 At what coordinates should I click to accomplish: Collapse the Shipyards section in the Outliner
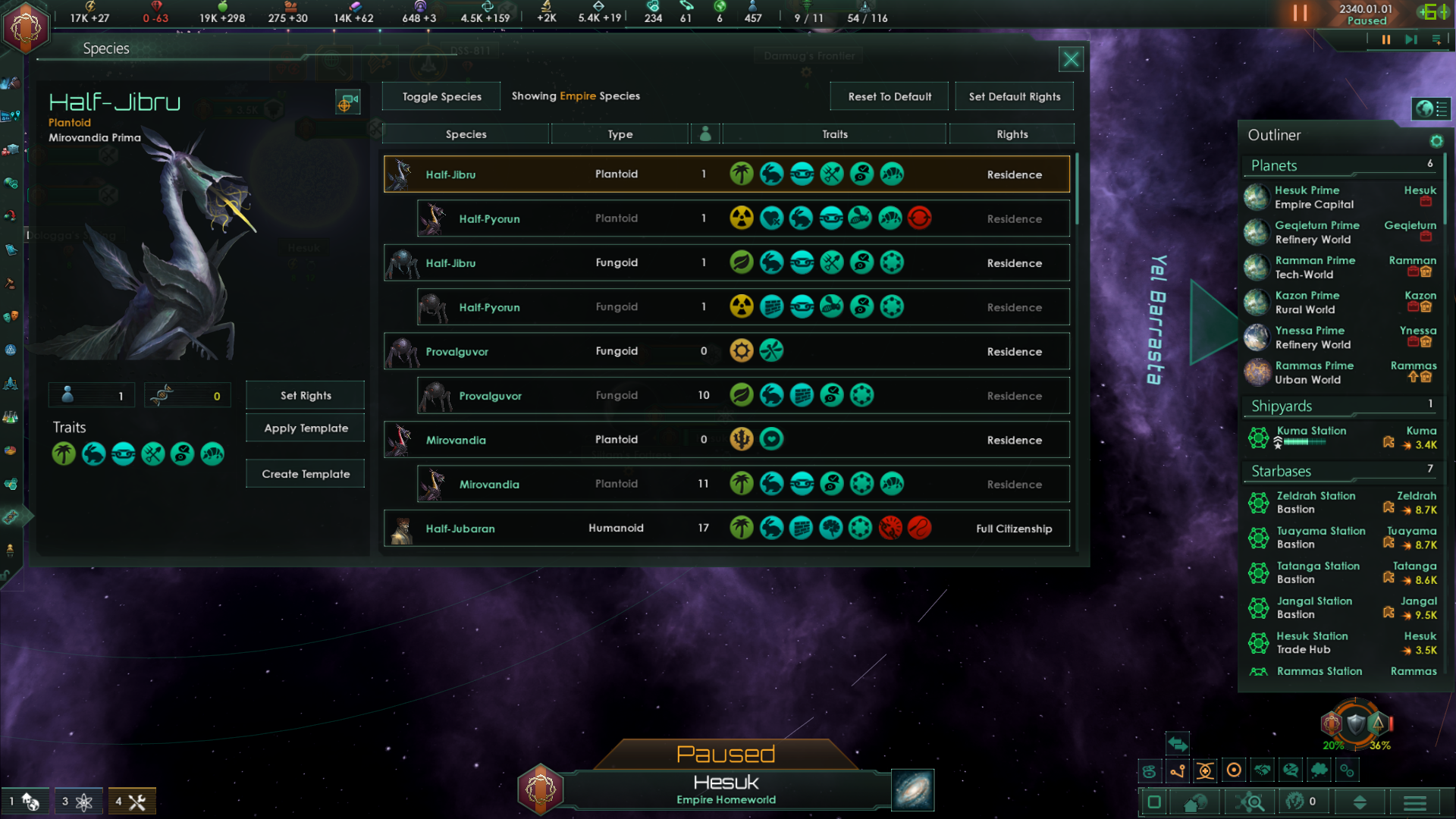tap(1338, 406)
